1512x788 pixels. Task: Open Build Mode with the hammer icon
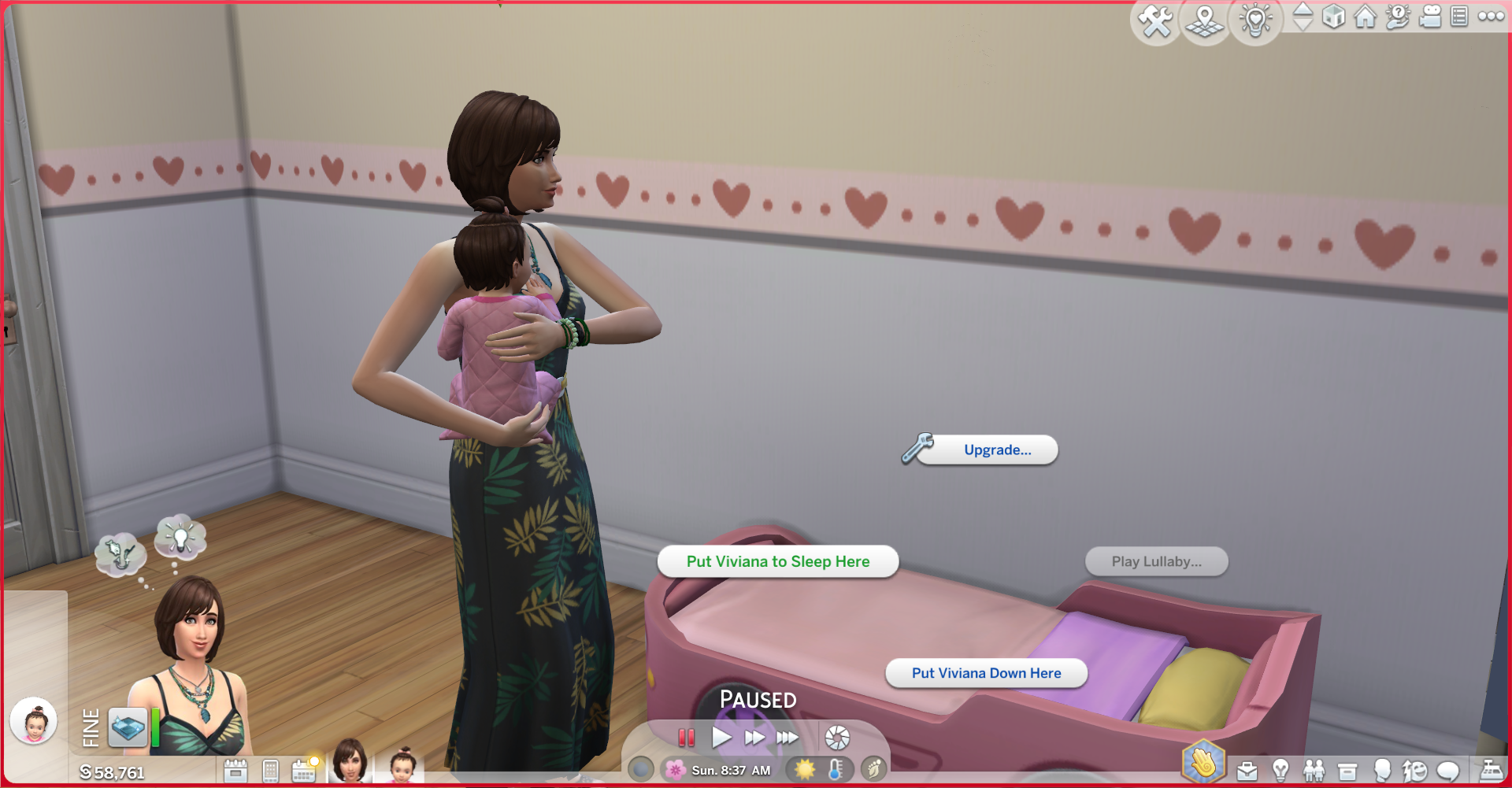(1155, 22)
